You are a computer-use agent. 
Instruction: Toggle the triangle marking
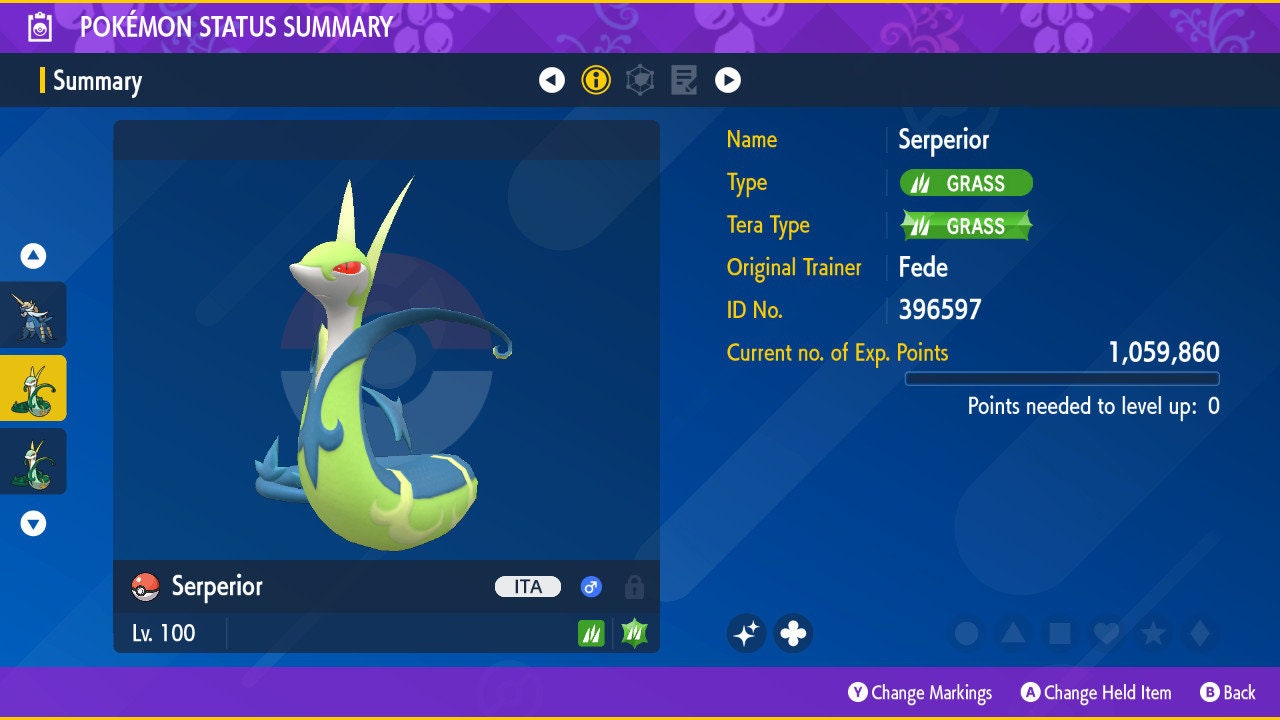point(1013,633)
